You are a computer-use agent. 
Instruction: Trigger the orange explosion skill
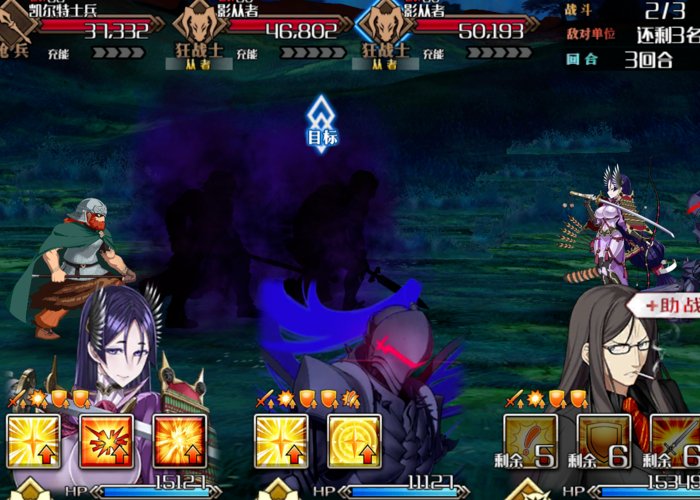(179, 441)
